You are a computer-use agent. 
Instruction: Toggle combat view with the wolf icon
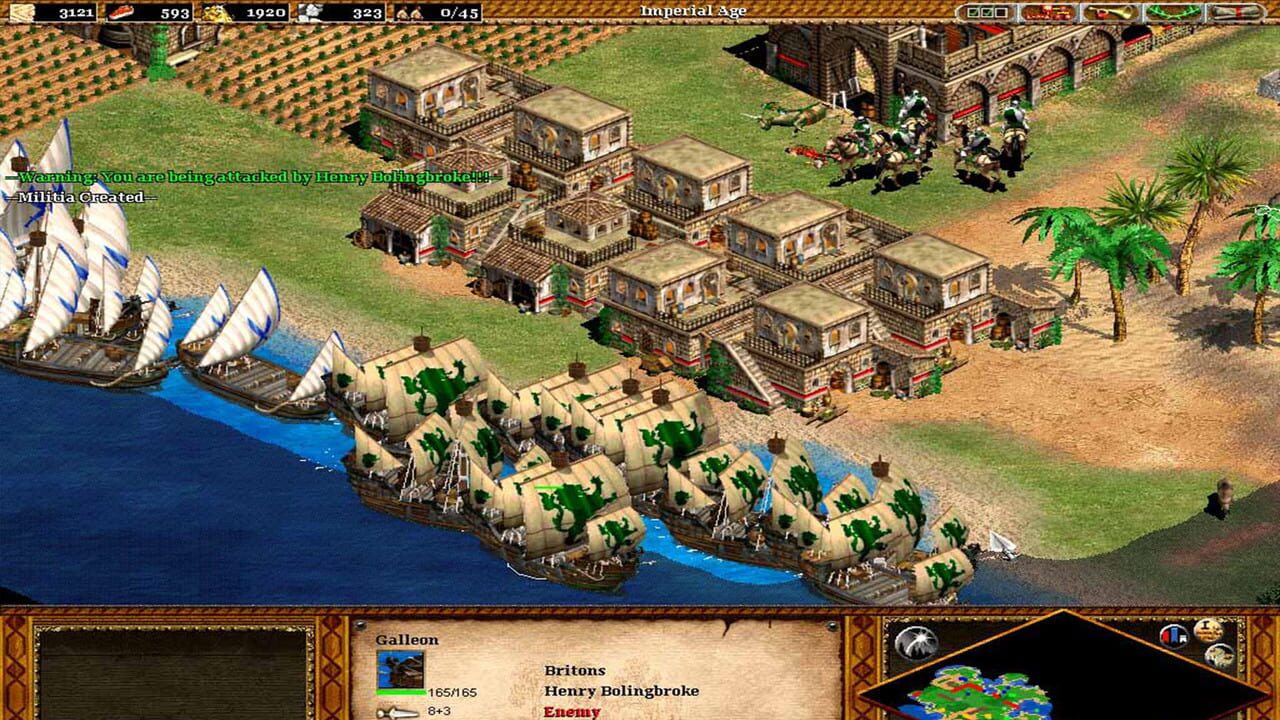tap(1220, 656)
